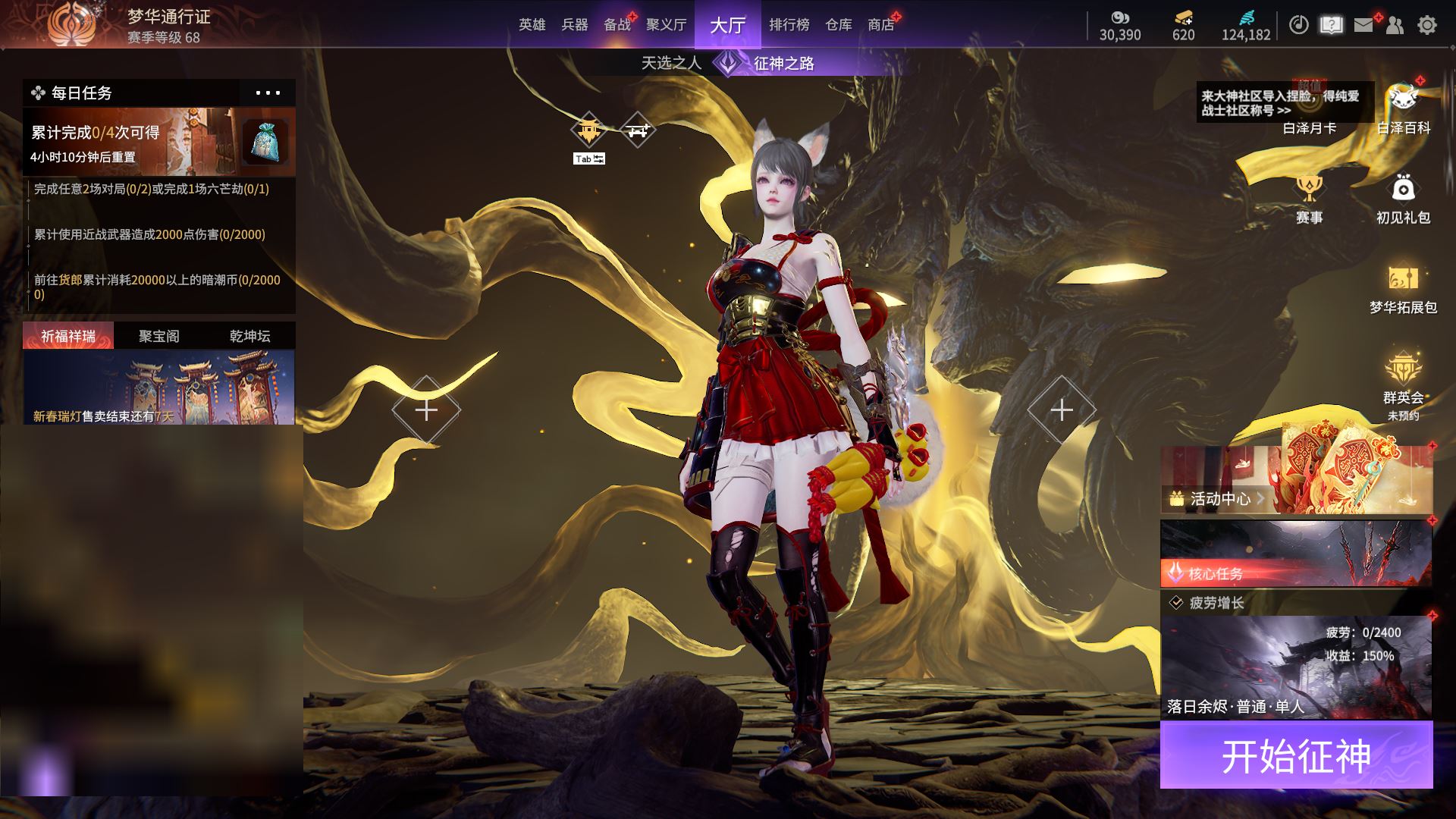Check the mail envelope icon
This screenshot has height=819, width=1456.
(x=1363, y=25)
